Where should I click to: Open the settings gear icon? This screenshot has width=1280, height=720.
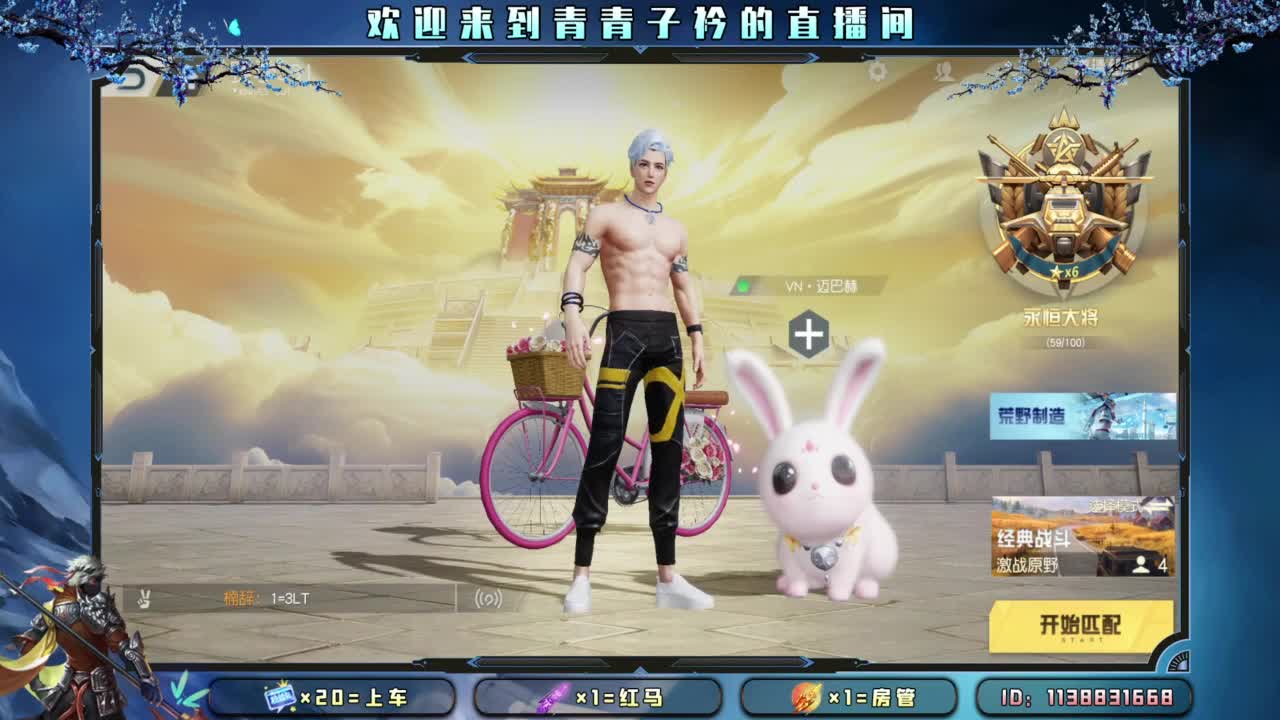click(x=878, y=72)
